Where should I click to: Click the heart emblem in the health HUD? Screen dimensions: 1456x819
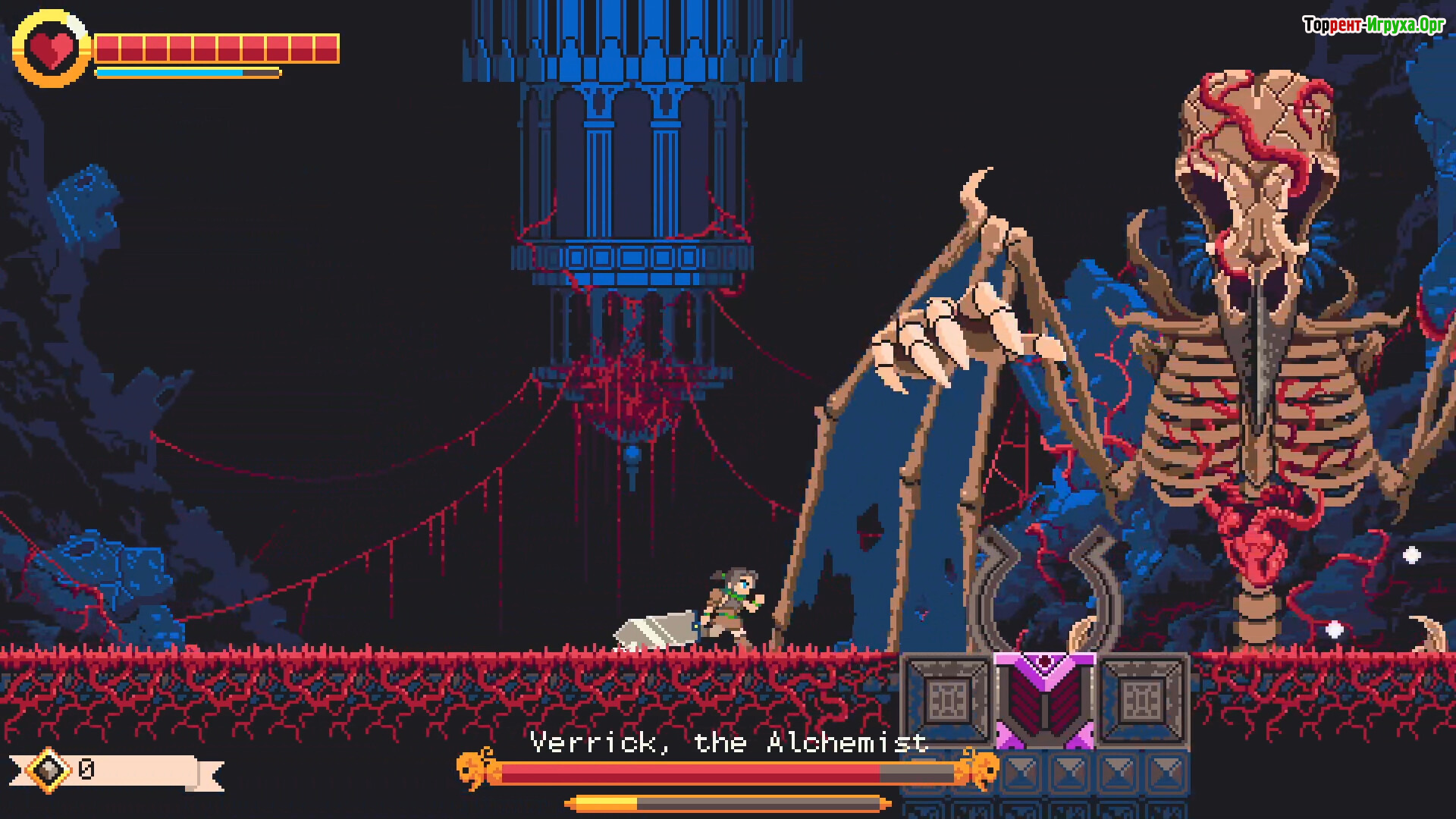pyautogui.click(x=52, y=49)
